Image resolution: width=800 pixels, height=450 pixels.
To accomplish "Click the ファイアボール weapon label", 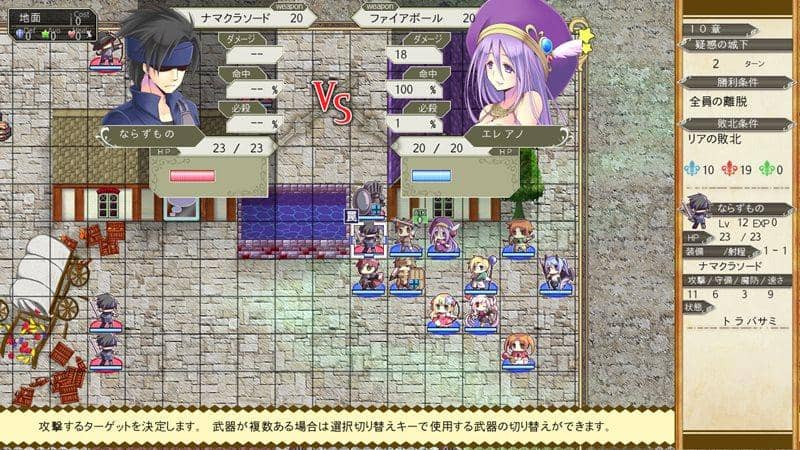I will coord(410,17).
